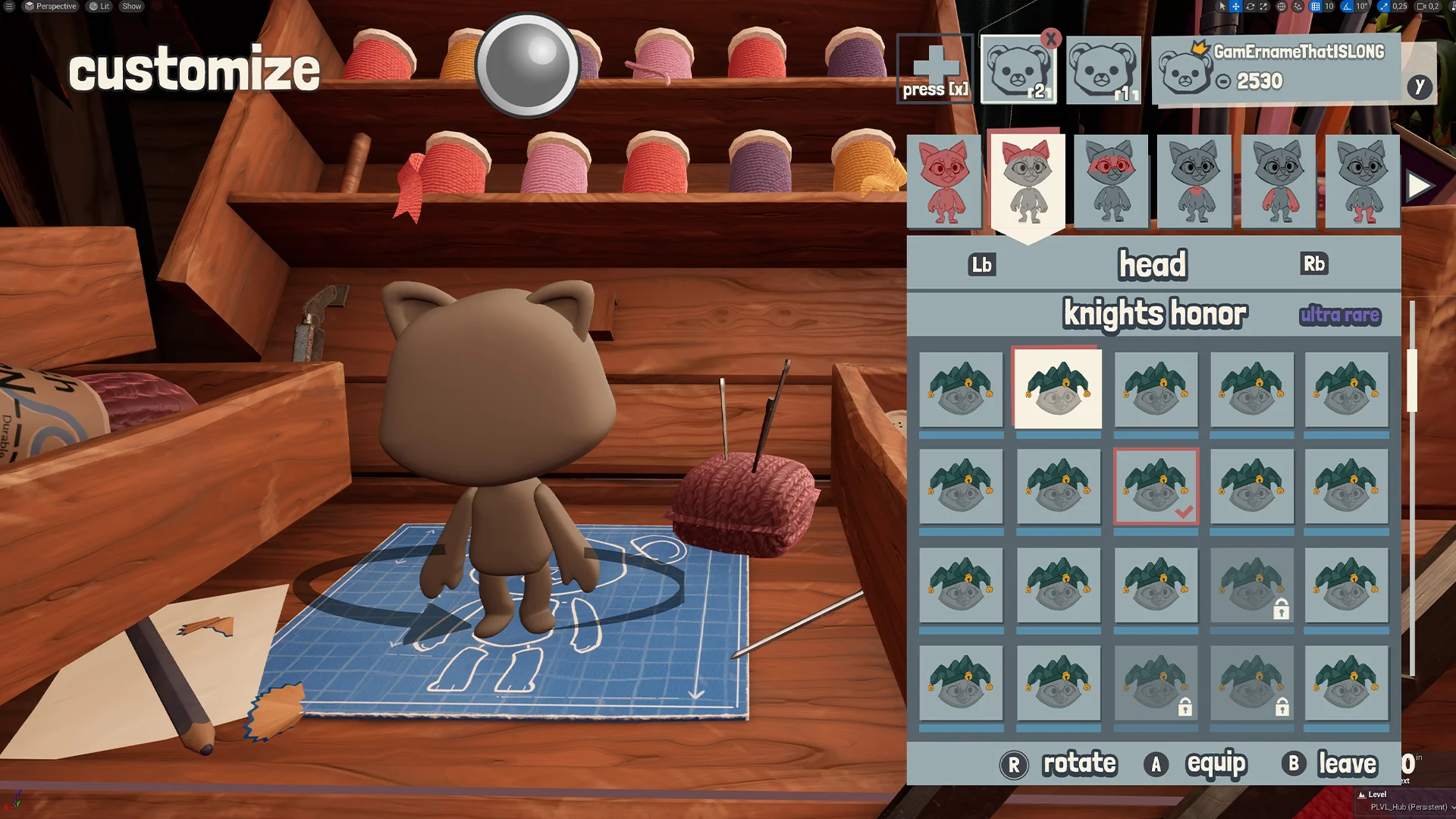Screen dimensions: 1456x819
Task: Select the Move tool in the viewport toolbar
Action: point(1235,6)
